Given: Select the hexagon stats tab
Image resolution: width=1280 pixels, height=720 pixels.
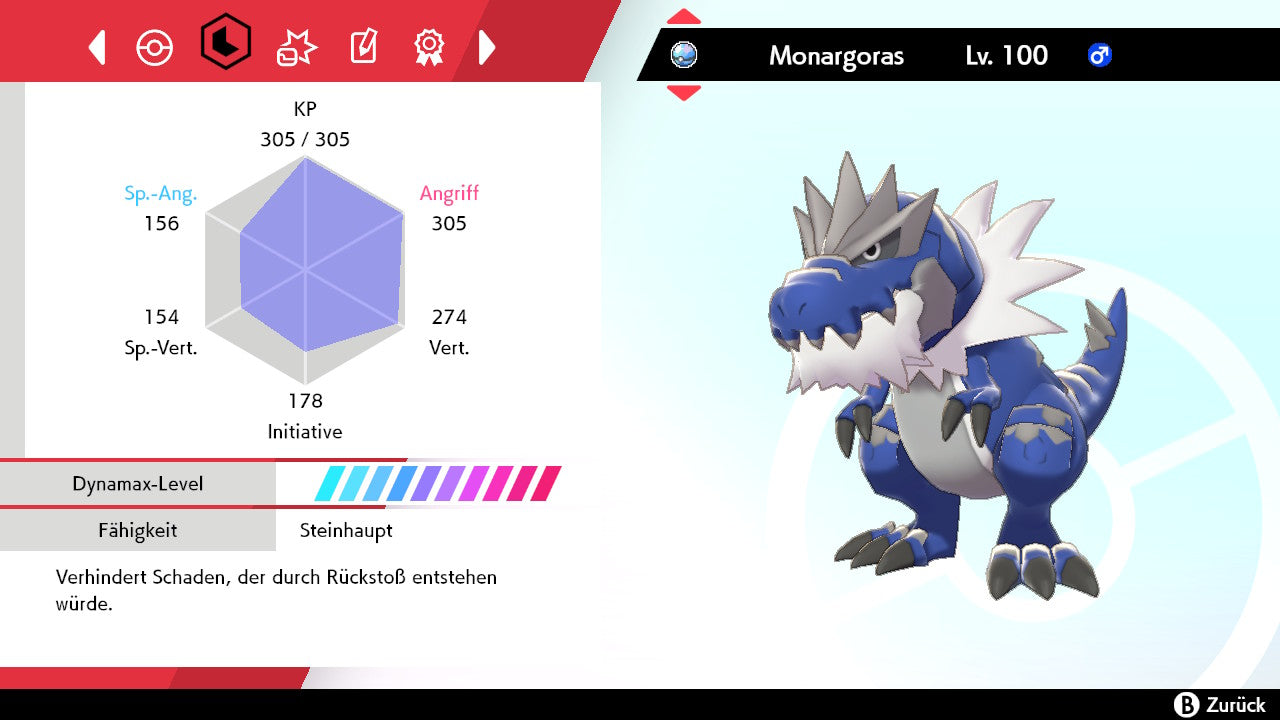Looking at the screenshot, I should click(x=225, y=42).
